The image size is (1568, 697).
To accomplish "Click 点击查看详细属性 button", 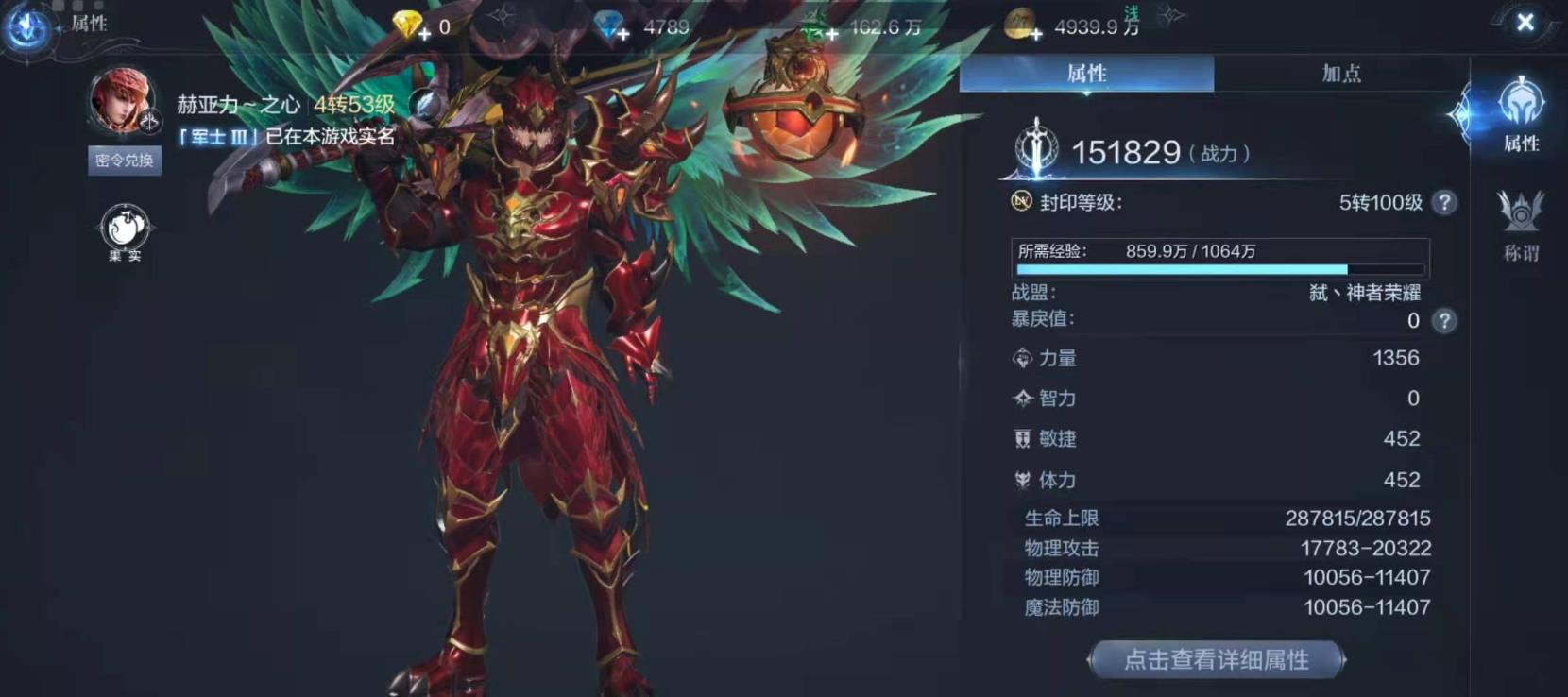I will click(1217, 659).
